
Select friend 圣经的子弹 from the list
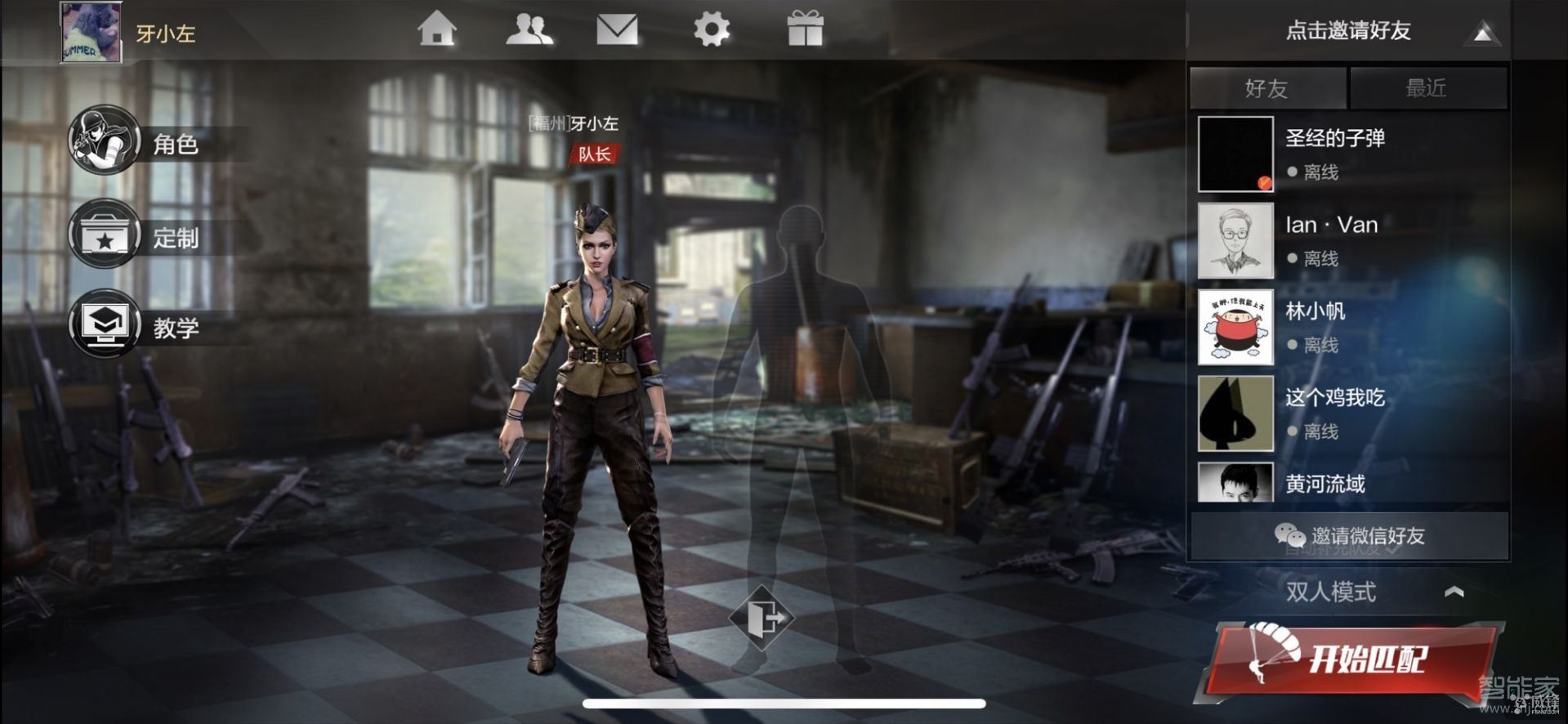pyautogui.click(x=1348, y=154)
